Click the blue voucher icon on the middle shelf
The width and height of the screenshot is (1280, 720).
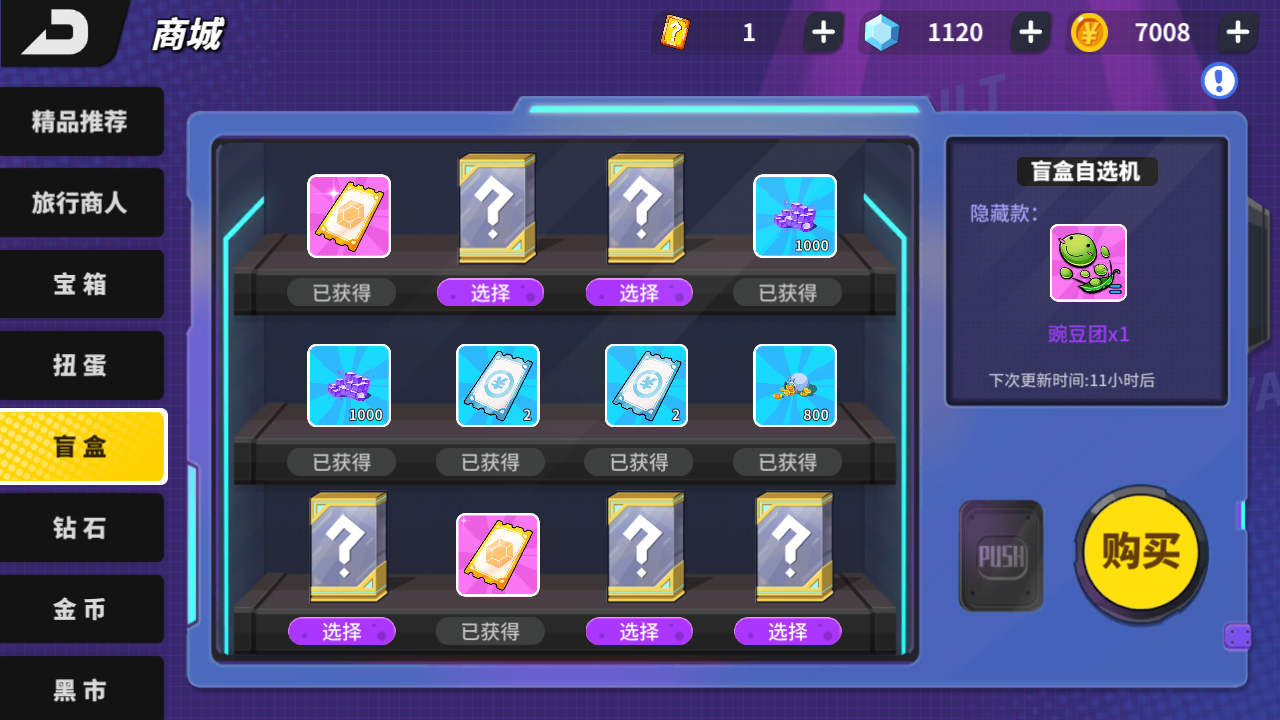point(497,386)
